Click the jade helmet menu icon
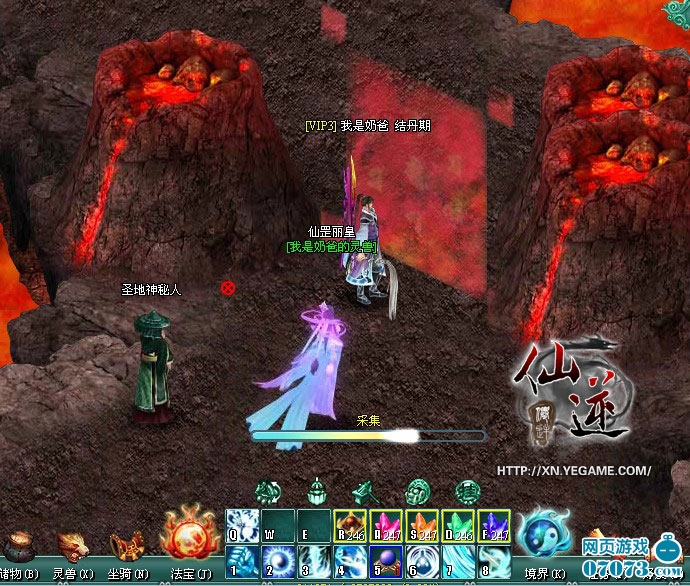The height and width of the screenshot is (586, 690). coord(317,492)
